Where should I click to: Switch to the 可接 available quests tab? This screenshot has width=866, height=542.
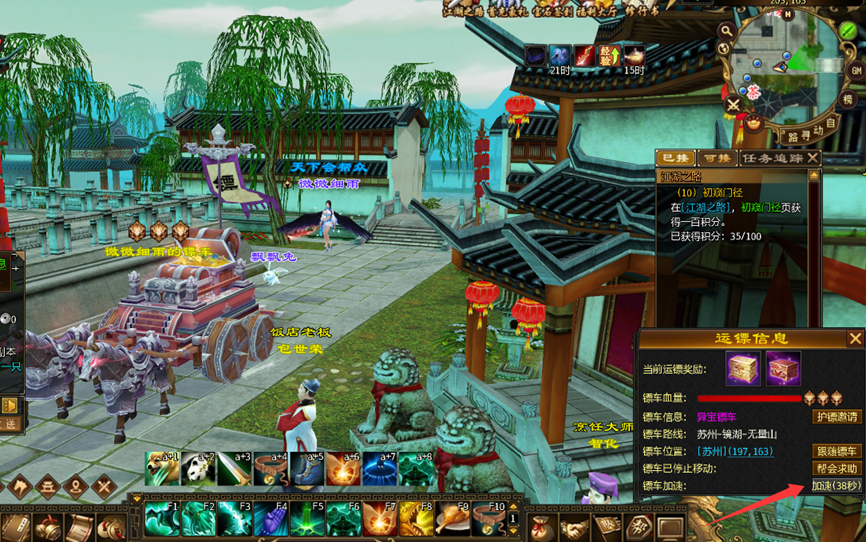click(714, 158)
